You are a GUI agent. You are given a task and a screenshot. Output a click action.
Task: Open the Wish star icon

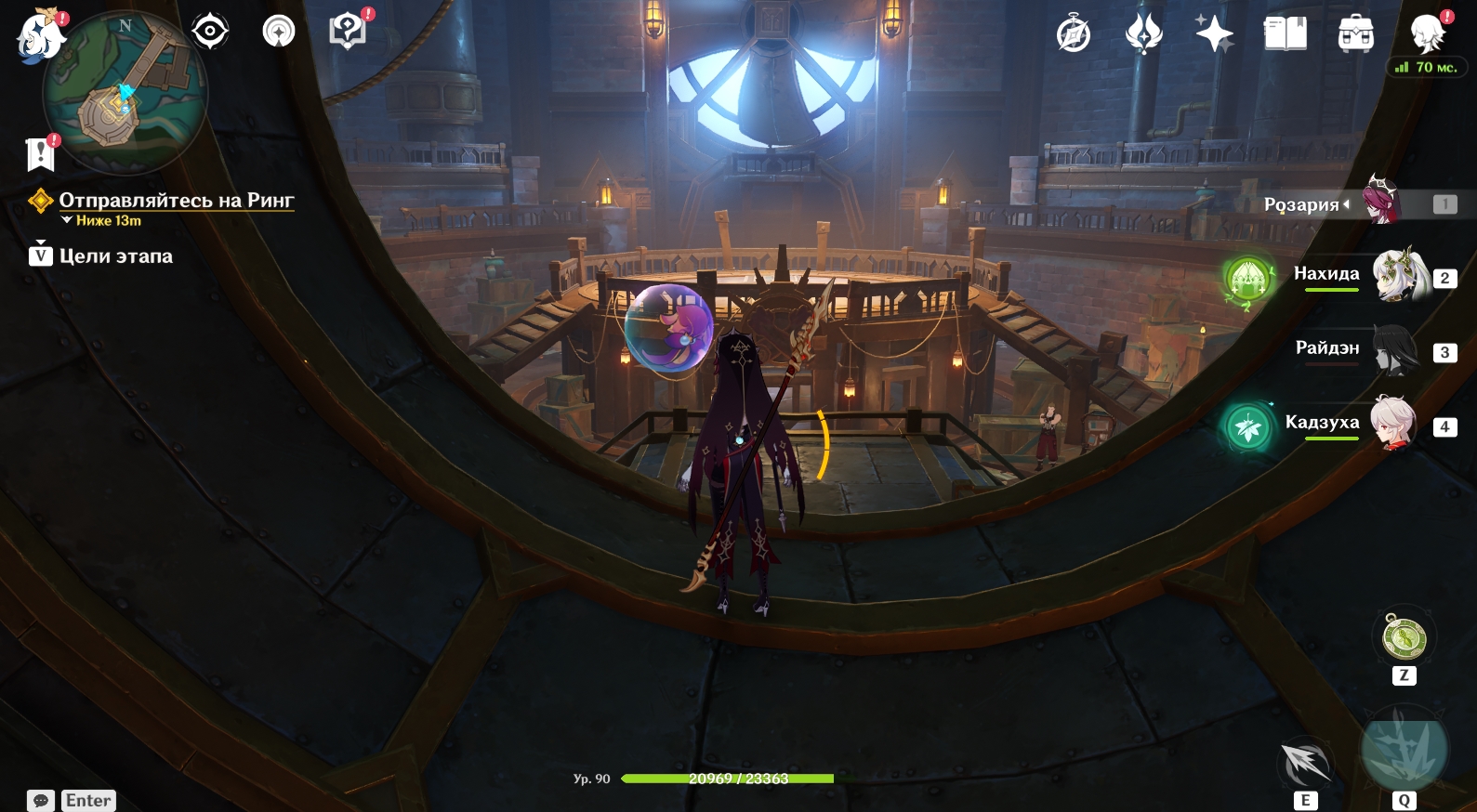1214,34
